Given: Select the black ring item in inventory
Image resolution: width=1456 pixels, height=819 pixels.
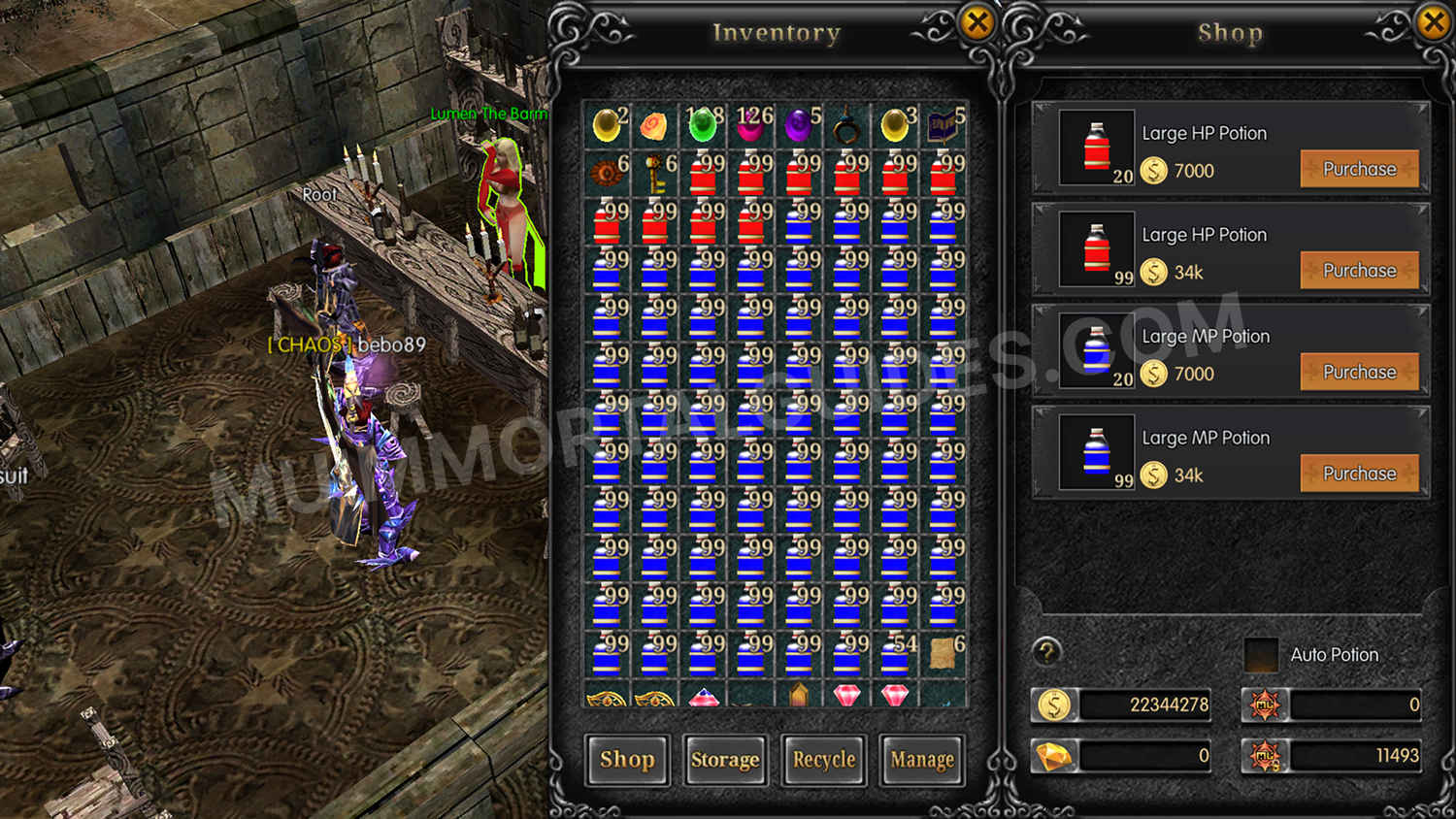Looking at the screenshot, I should 846,126.
